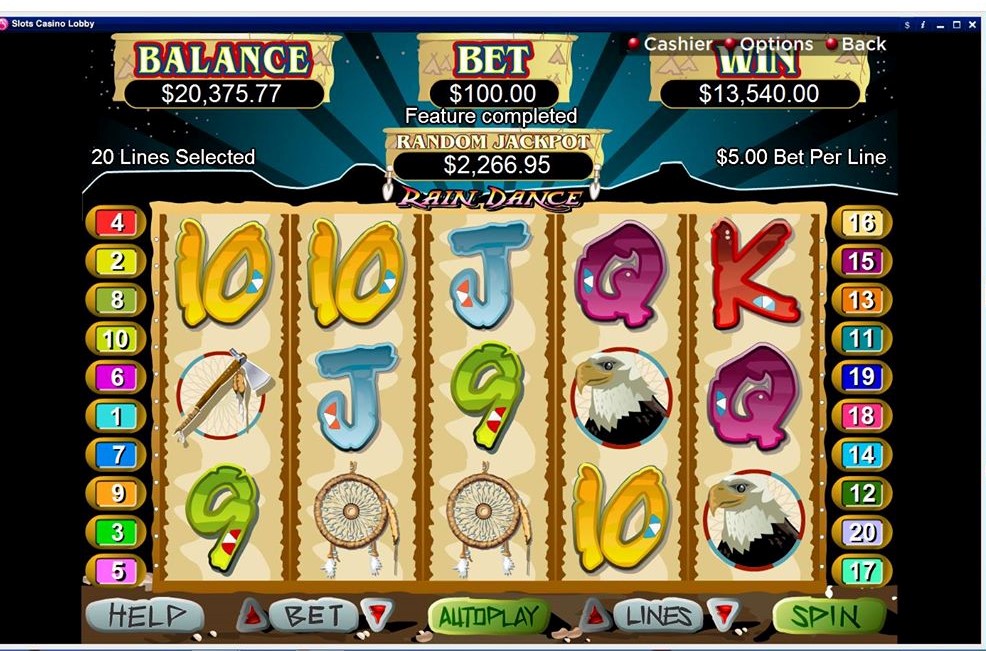Decrease the number of lines played

(720, 615)
